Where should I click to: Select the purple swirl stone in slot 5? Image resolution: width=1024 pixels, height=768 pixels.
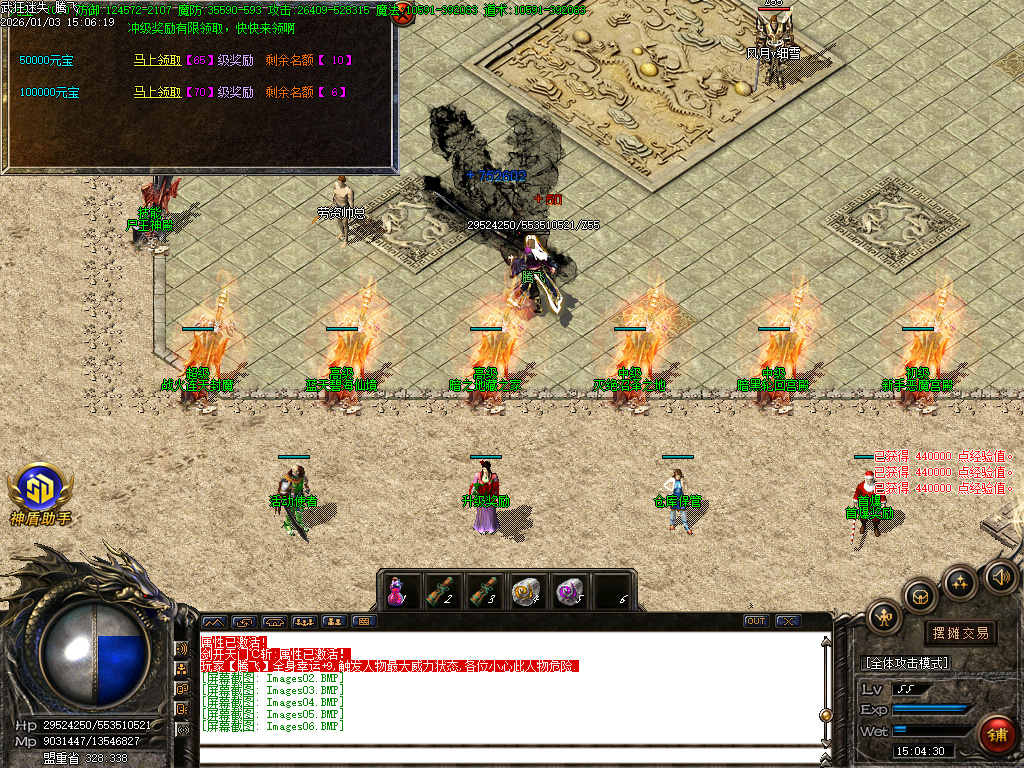point(570,591)
